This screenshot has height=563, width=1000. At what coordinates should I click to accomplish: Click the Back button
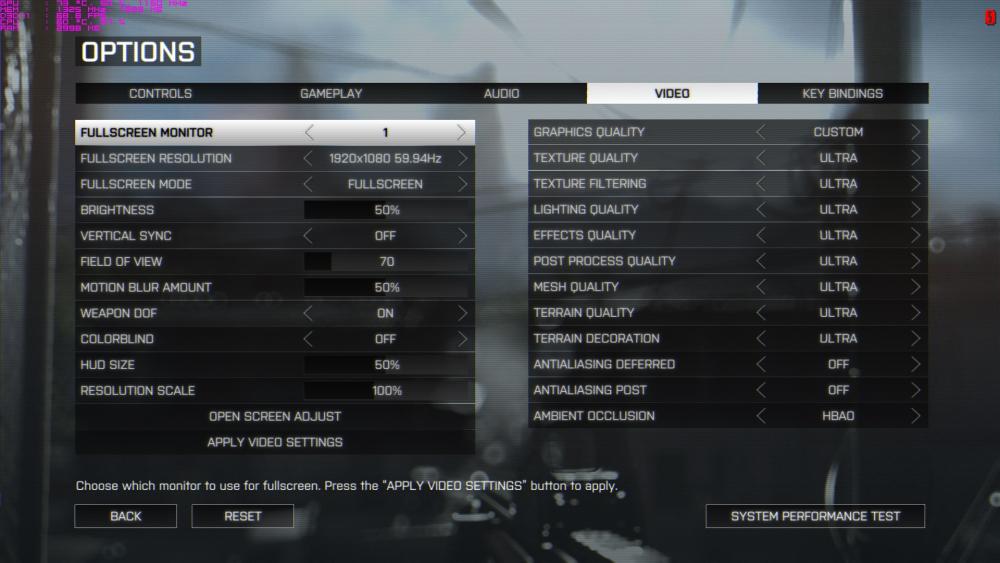[126, 516]
